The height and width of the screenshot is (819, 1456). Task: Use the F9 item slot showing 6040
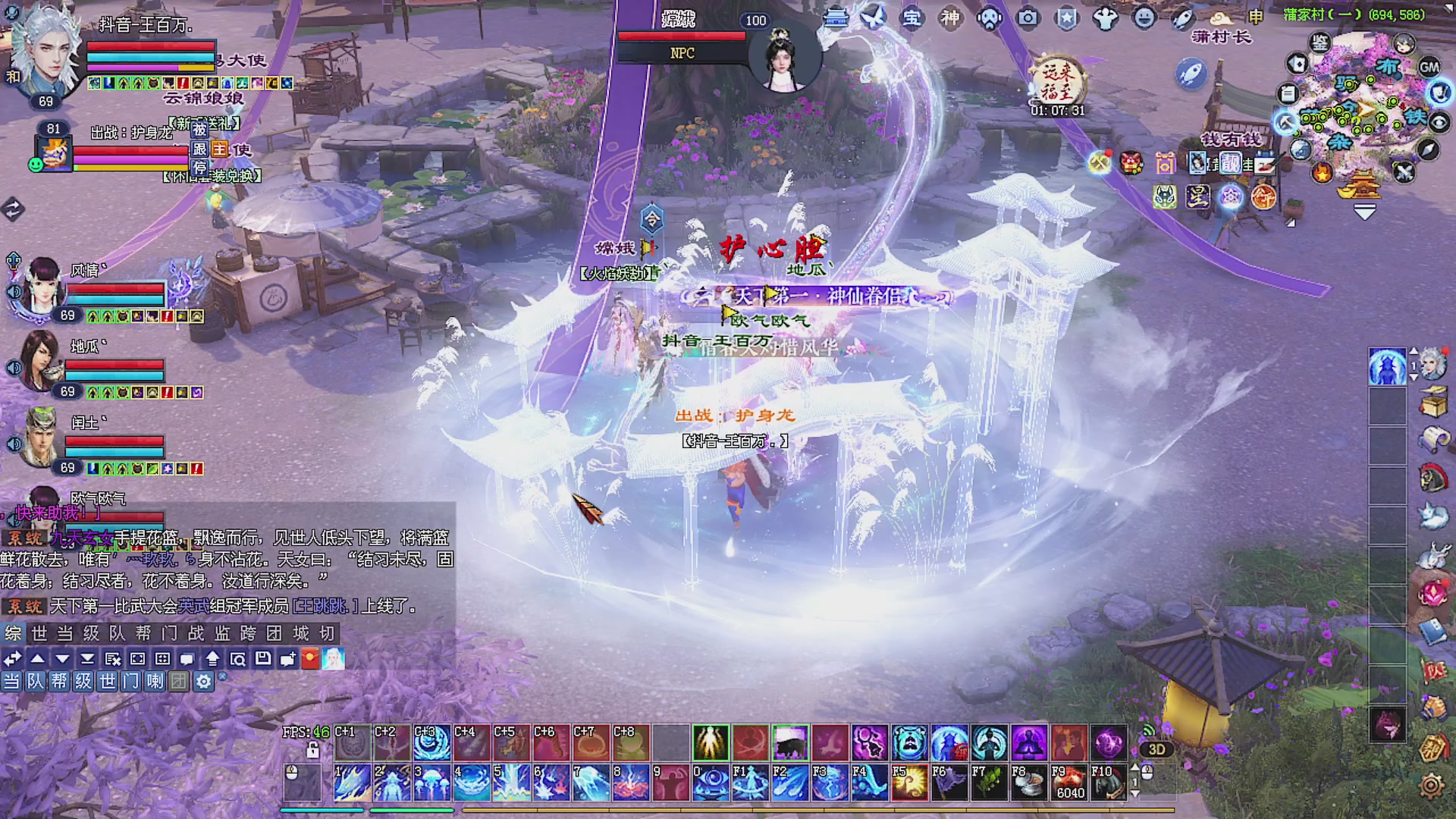tap(1068, 783)
